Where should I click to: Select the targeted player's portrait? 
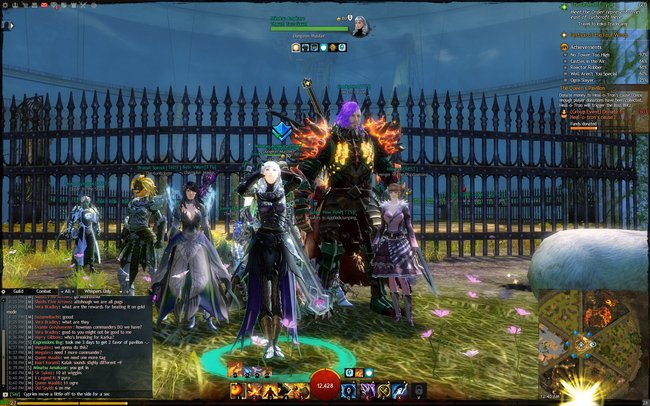pos(360,27)
